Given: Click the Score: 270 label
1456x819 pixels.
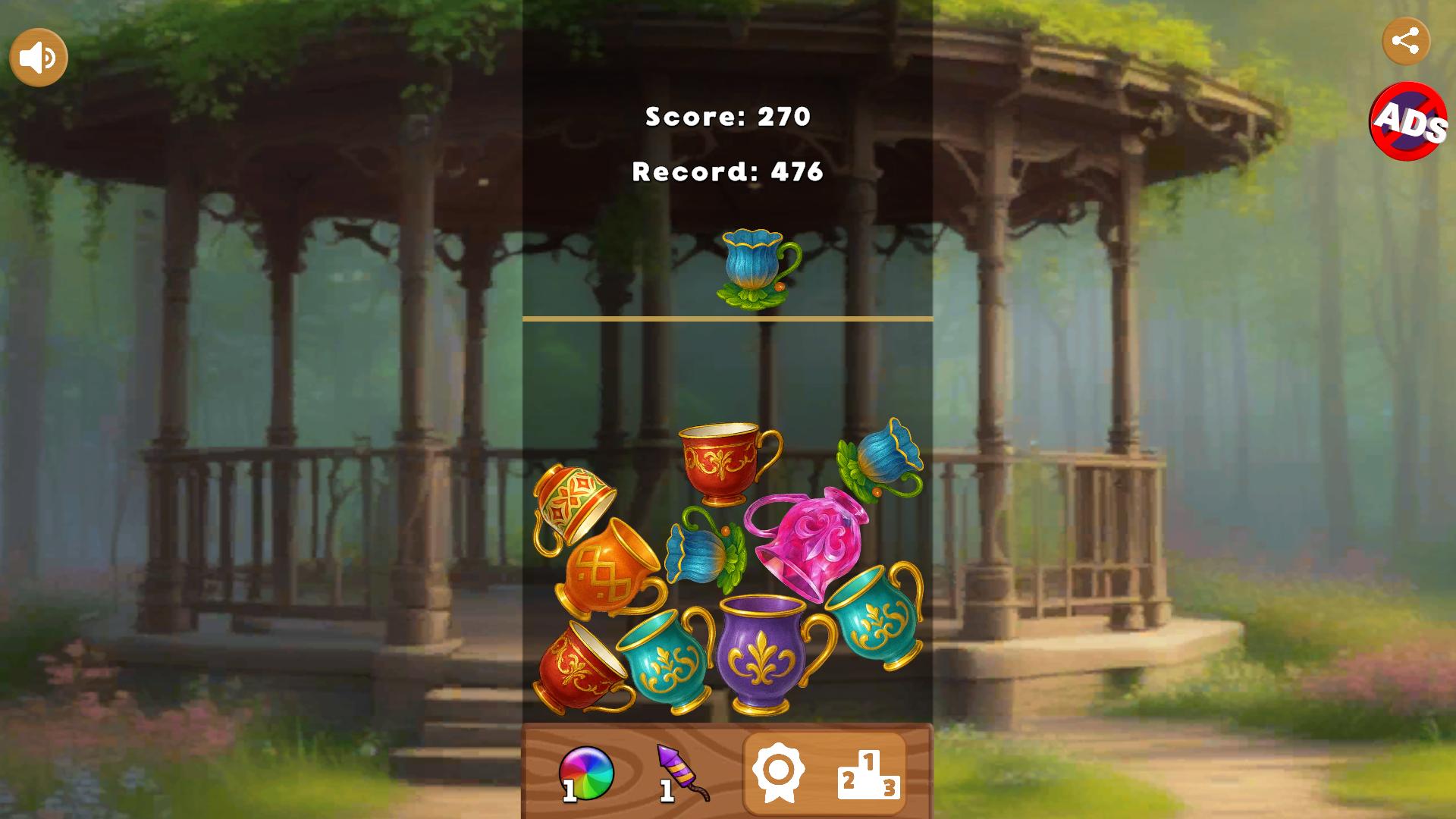Looking at the screenshot, I should point(727,116).
